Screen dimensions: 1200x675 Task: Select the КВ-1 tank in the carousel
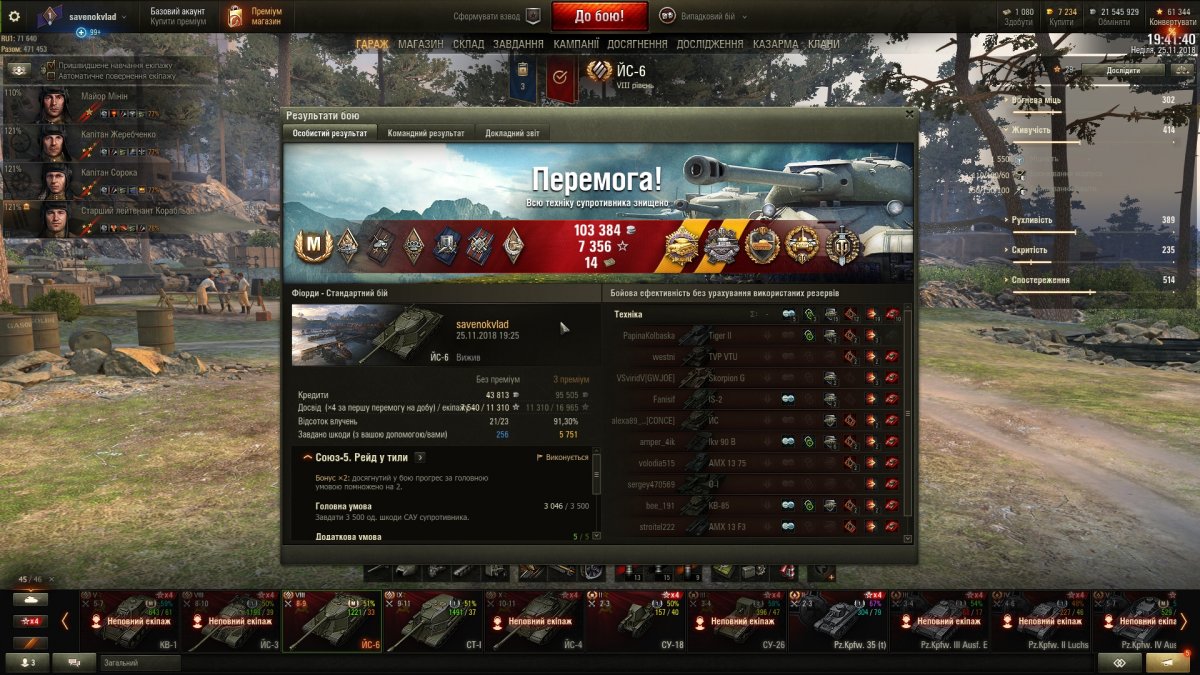pos(131,621)
